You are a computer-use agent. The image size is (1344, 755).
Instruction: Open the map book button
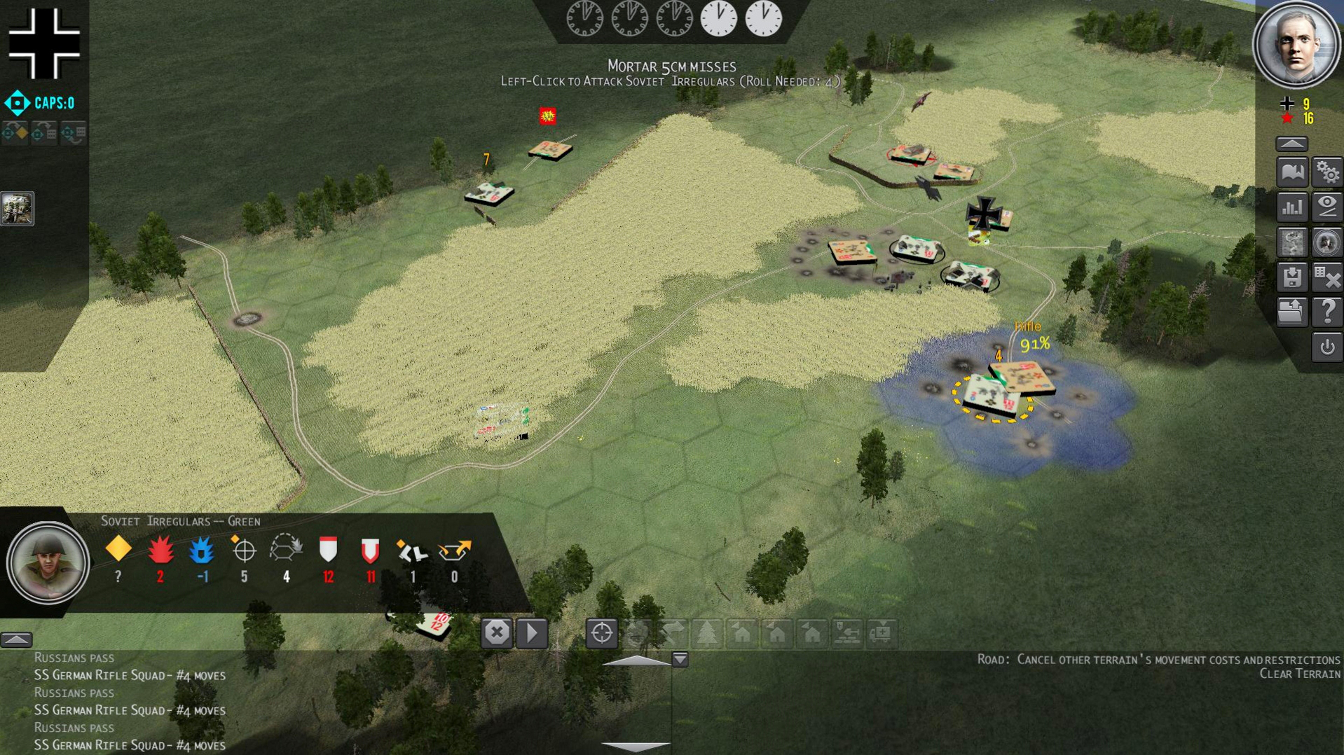click(1292, 173)
